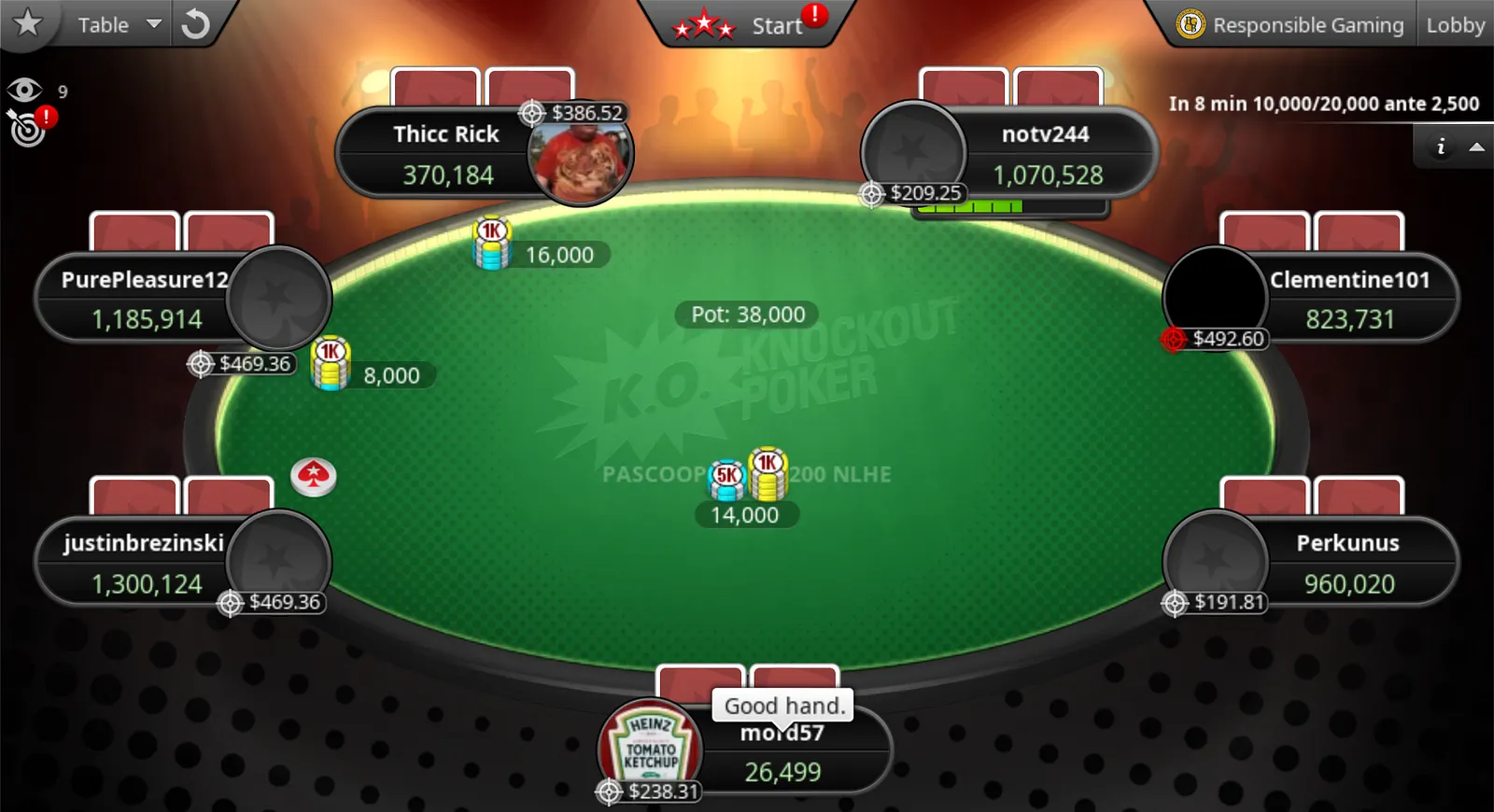
Task: Open the target challenges icon
Action: 28,129
